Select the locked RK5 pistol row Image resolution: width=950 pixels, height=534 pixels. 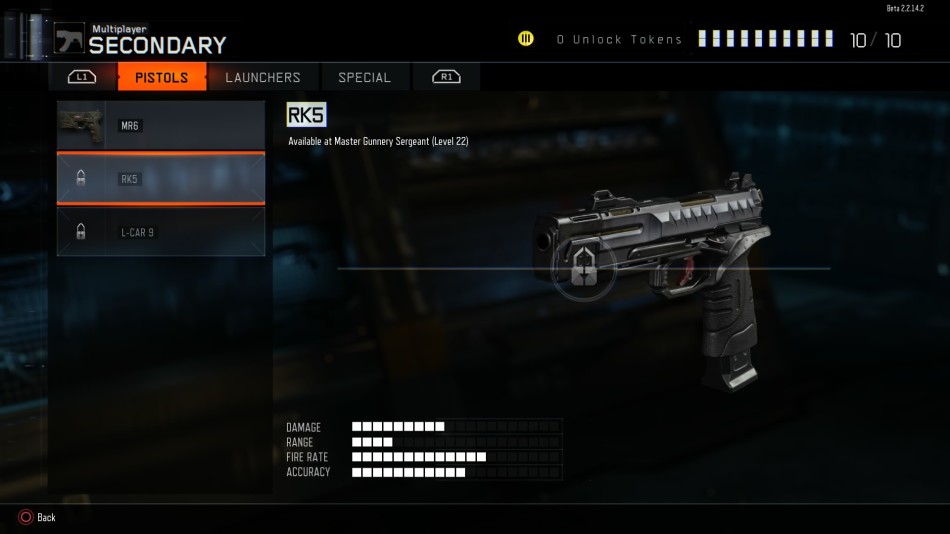[161, 179]
